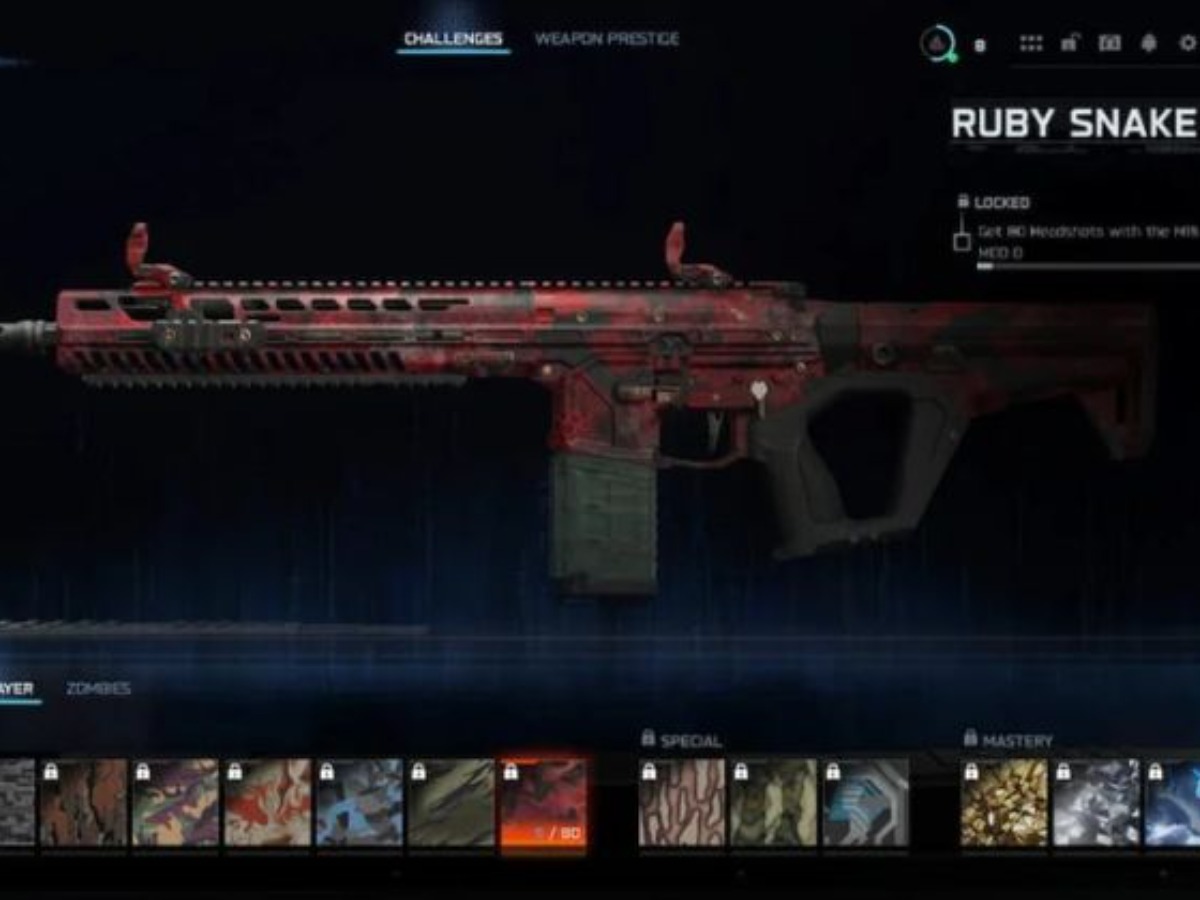Screen dimensions: 1200x900
Task: Select the gold Mastery camo
Action: point(1004,803)
